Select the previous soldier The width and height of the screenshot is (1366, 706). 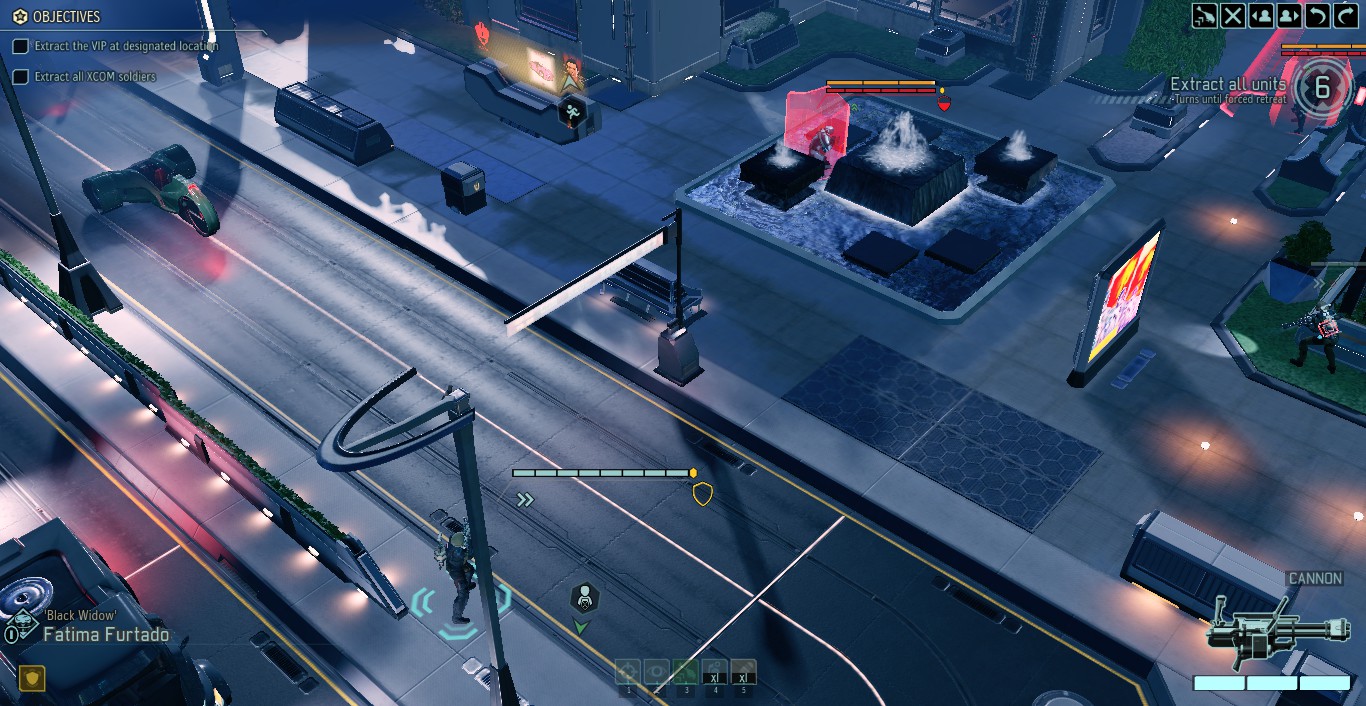pyautogui.click(x=1261, y=15)
